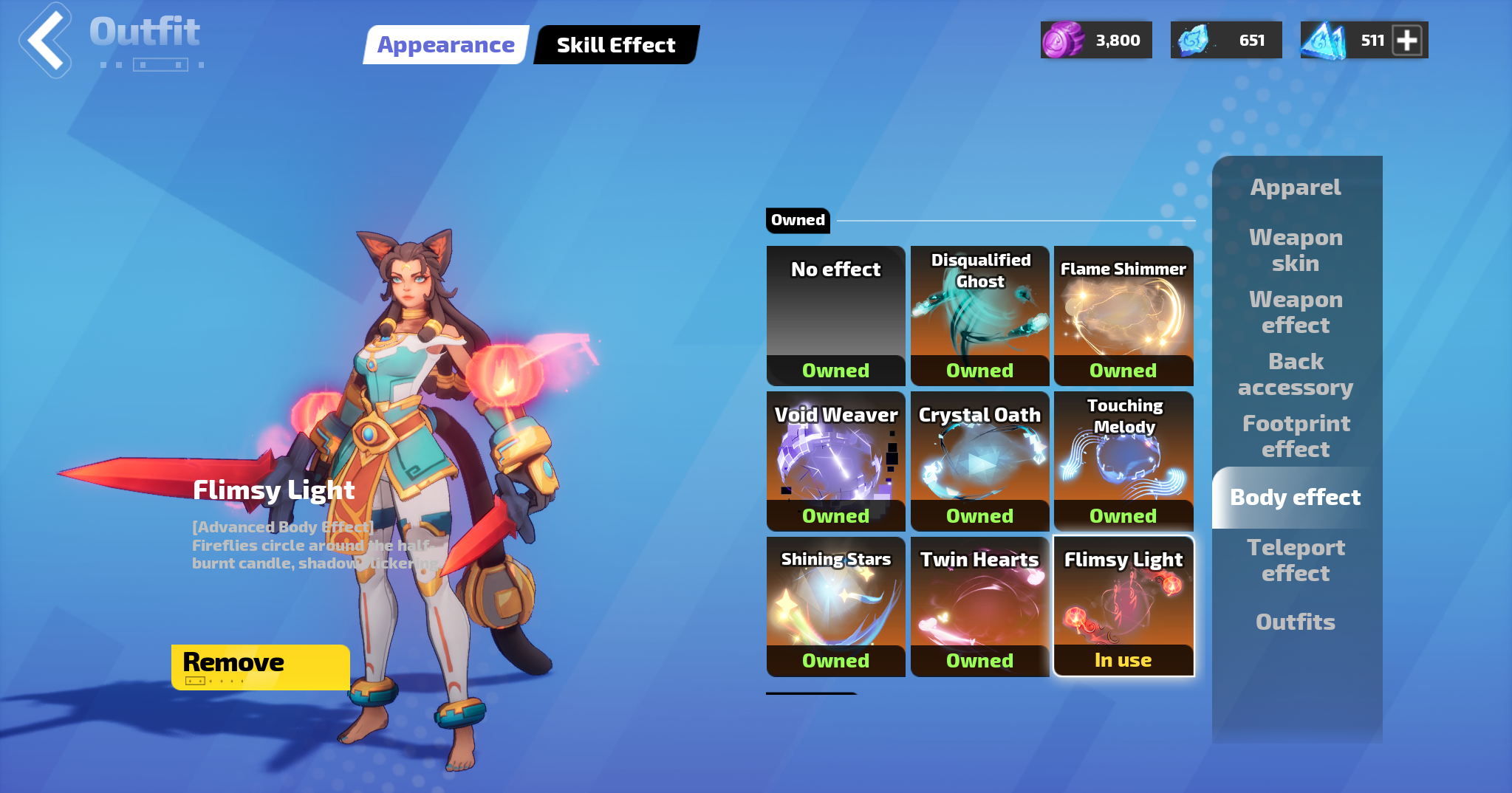Select the Appearance tab
The height and width of the screenshot is (793, 1512).
point(445,45)
